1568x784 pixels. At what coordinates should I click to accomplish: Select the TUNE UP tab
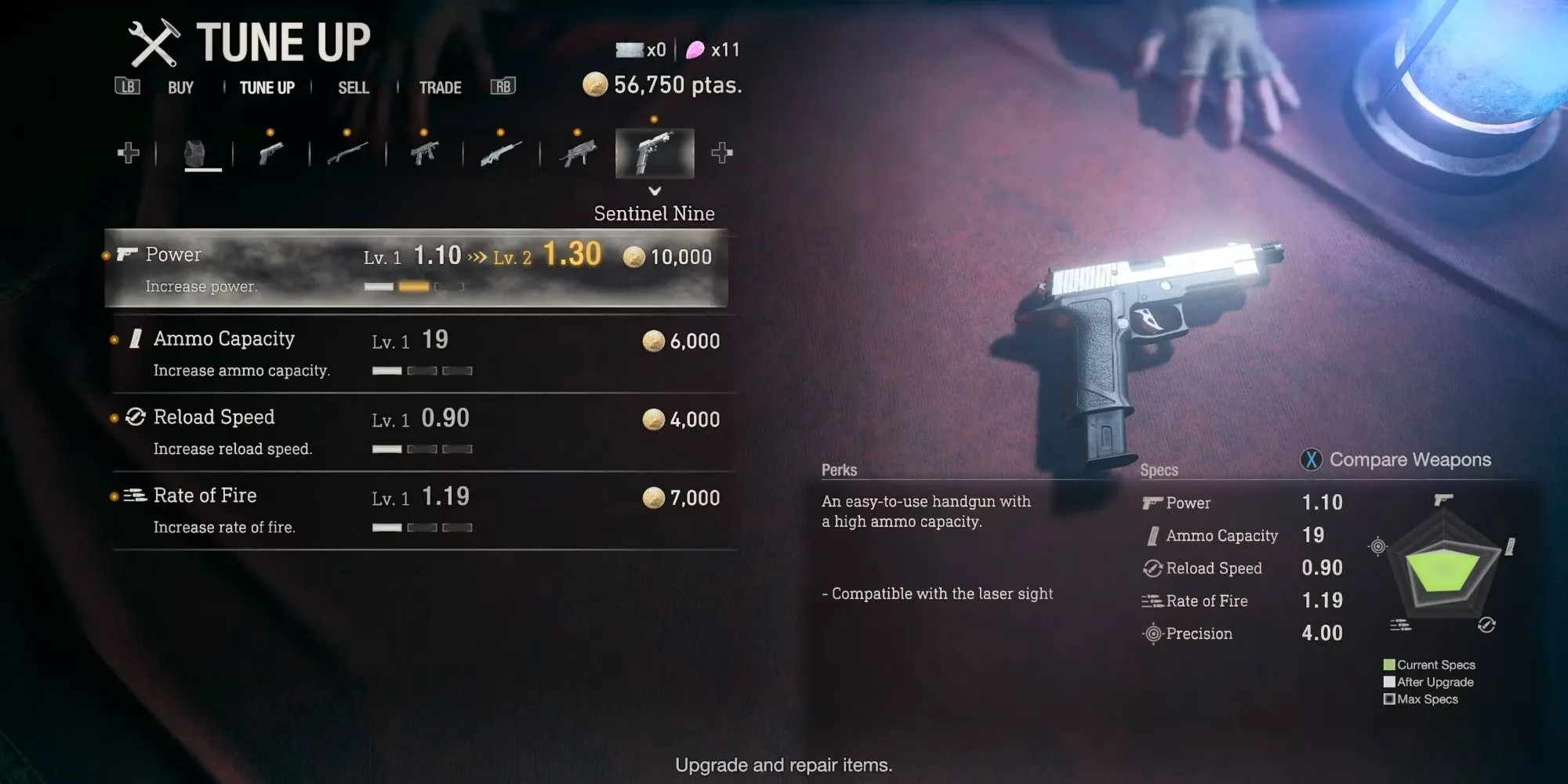click(x=267, y=88)
